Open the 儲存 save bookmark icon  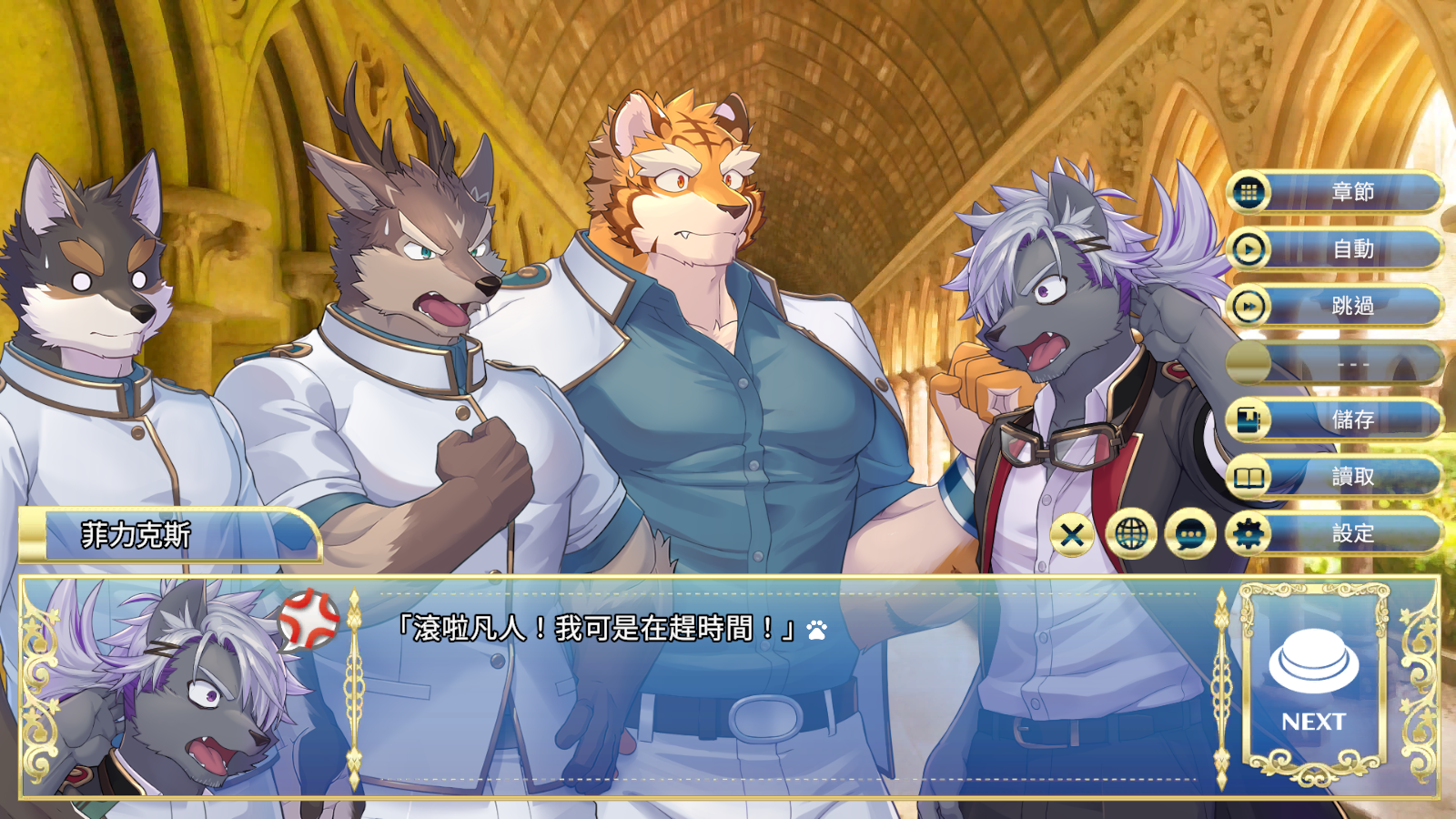[1249, 419]
